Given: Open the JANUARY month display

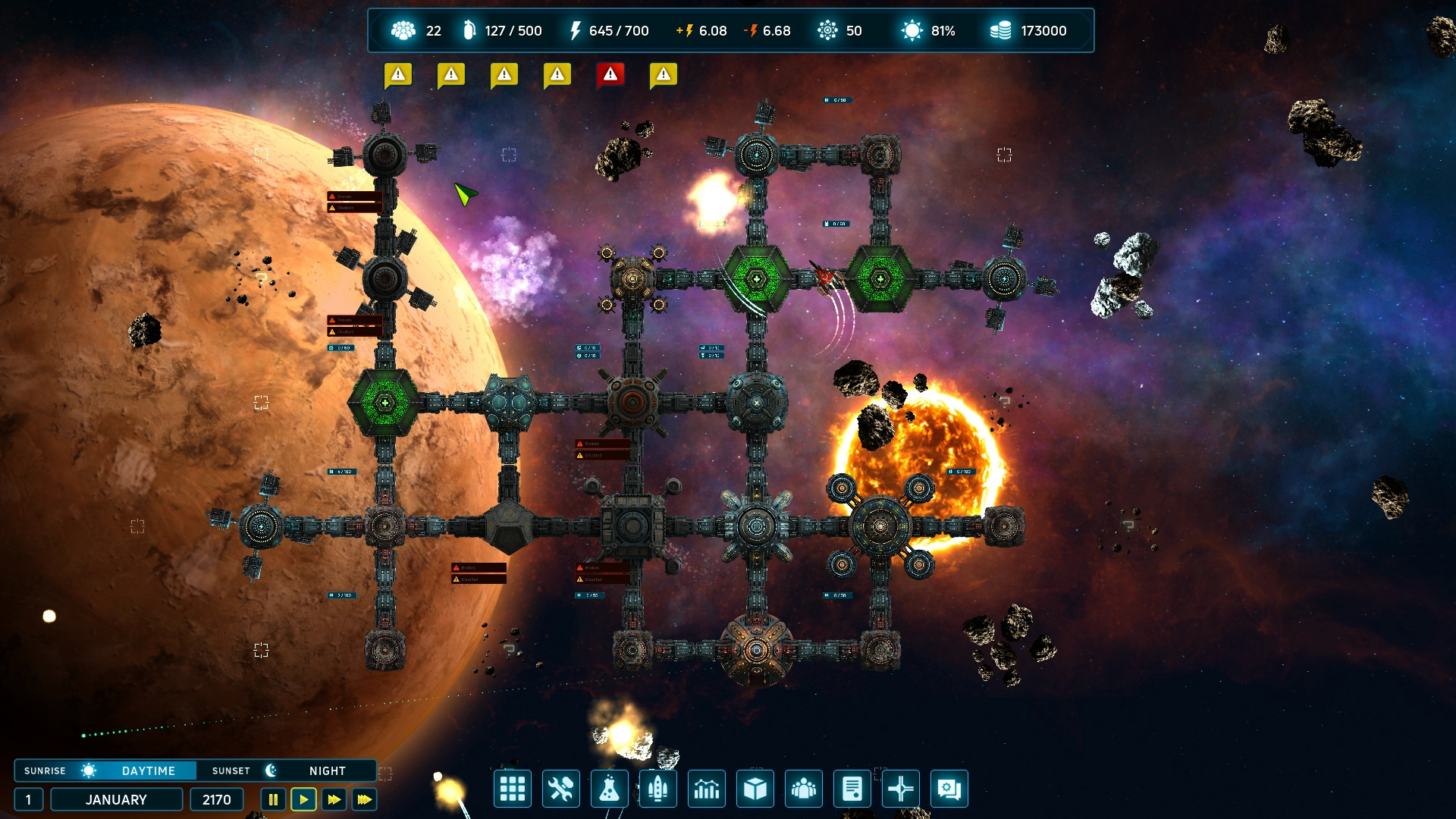Looking at the screenshot, I should pyautogui.click(x=116, y=799).
